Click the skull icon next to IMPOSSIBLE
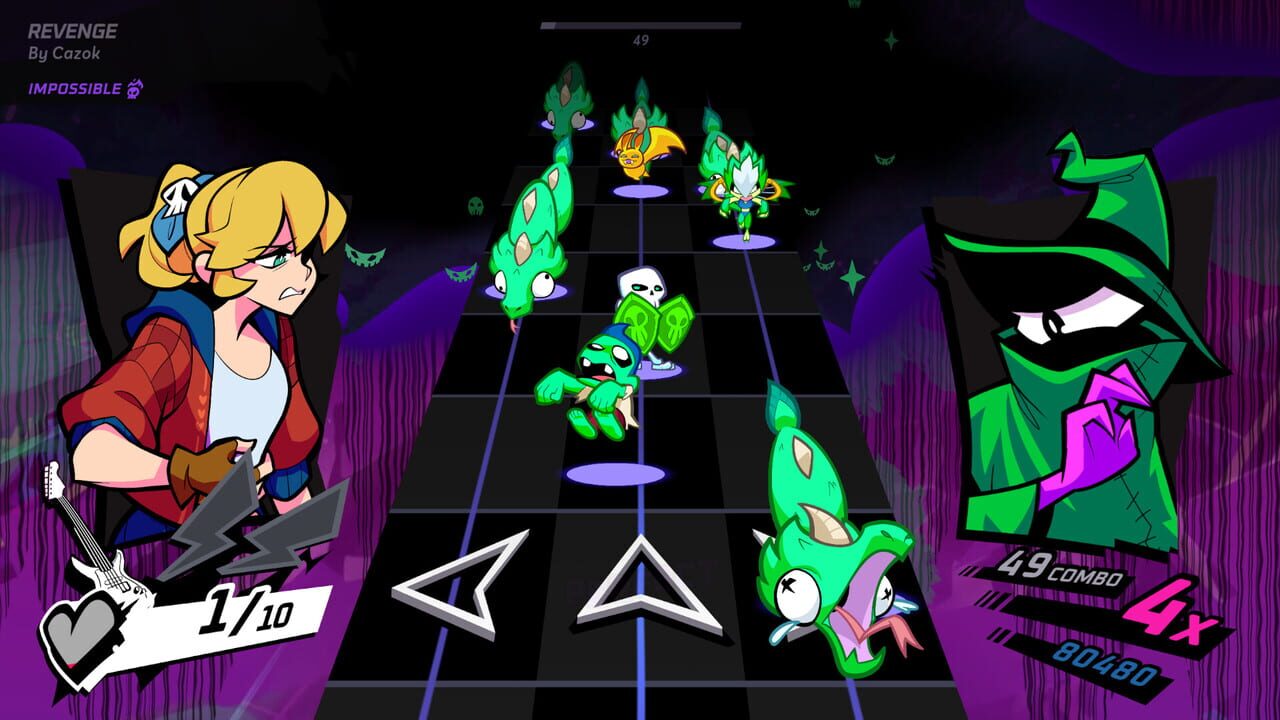 click(135, 89)
